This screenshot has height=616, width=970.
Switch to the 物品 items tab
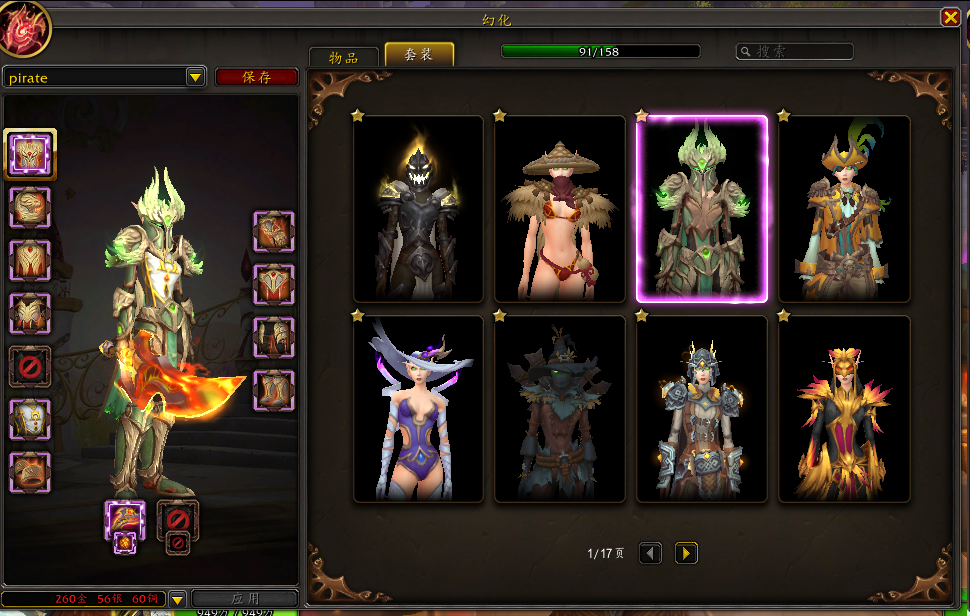(x=343, y=57)
